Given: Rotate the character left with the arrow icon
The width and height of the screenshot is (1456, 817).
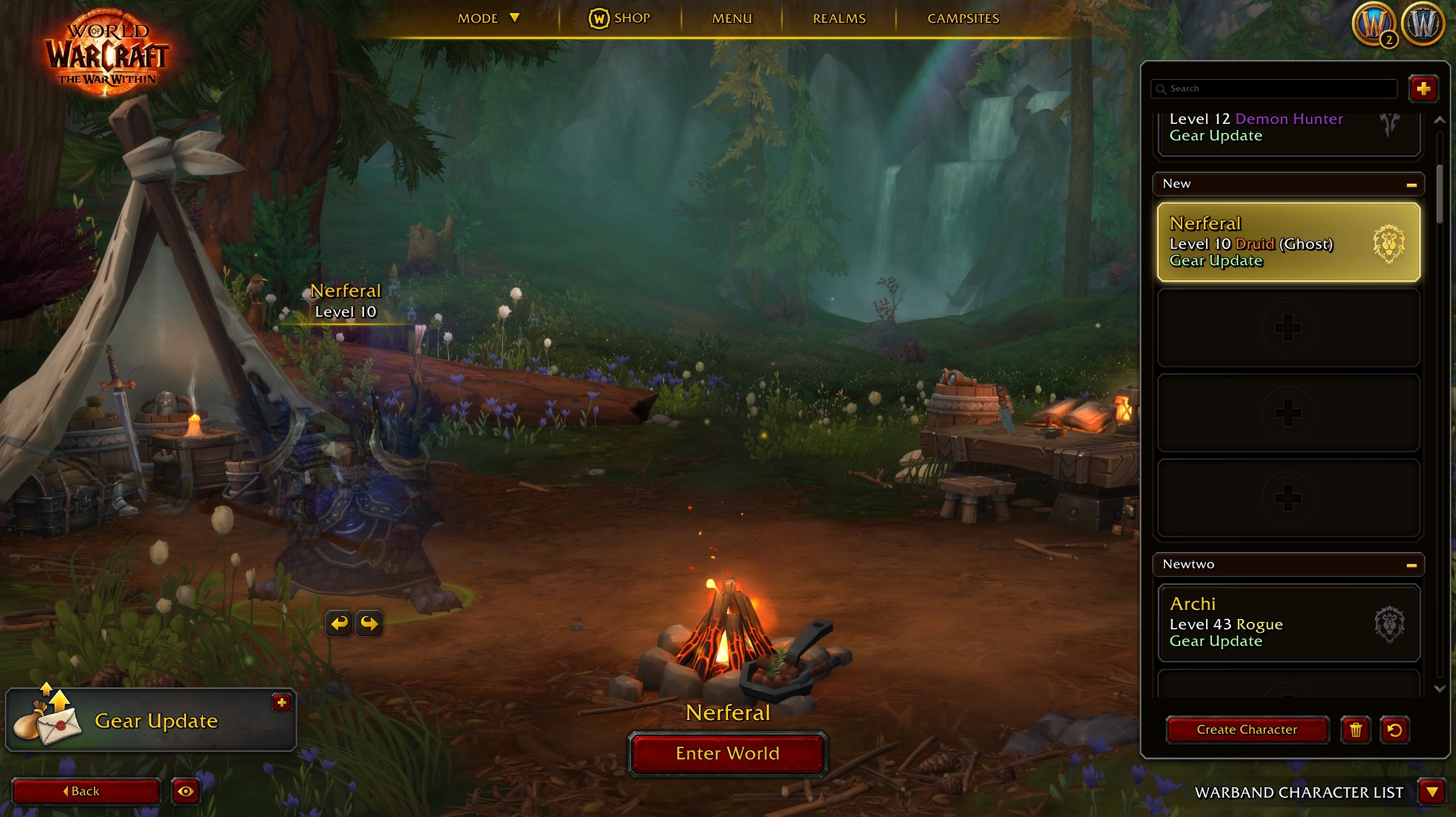Looking at the screenshot, I should point(338,624).
